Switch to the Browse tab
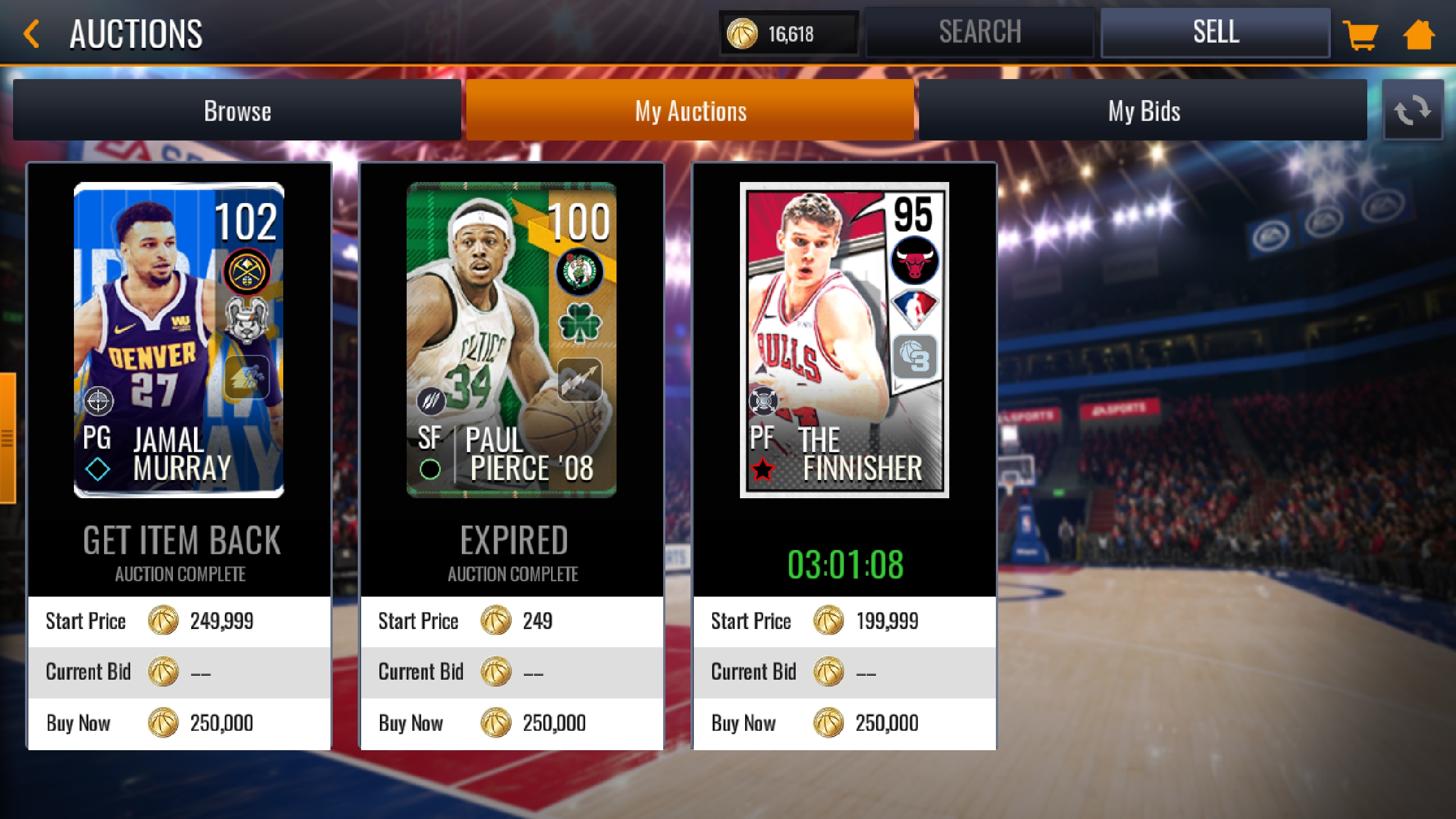 click(x=237, y=111)
